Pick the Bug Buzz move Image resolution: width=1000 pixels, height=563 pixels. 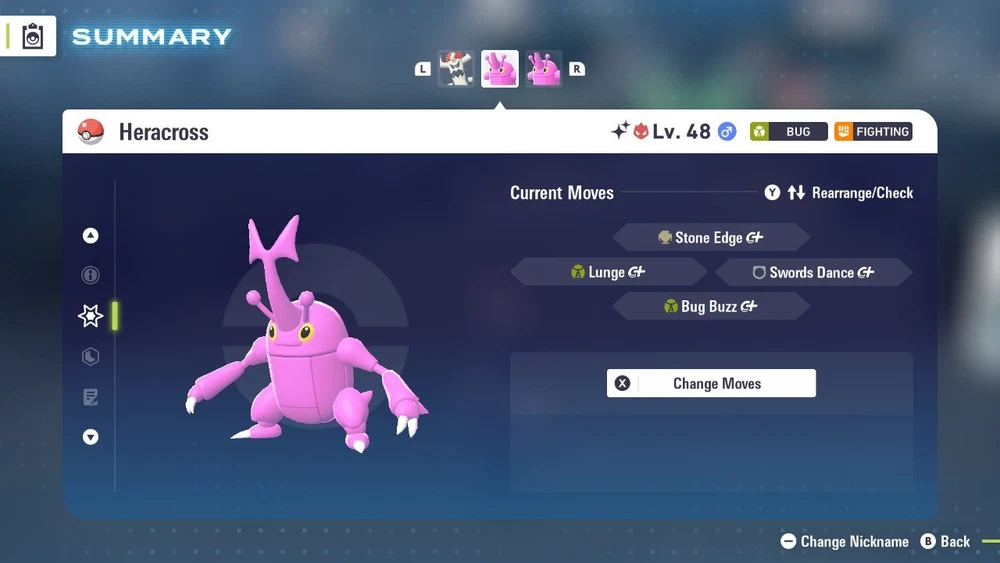point(710,307)
